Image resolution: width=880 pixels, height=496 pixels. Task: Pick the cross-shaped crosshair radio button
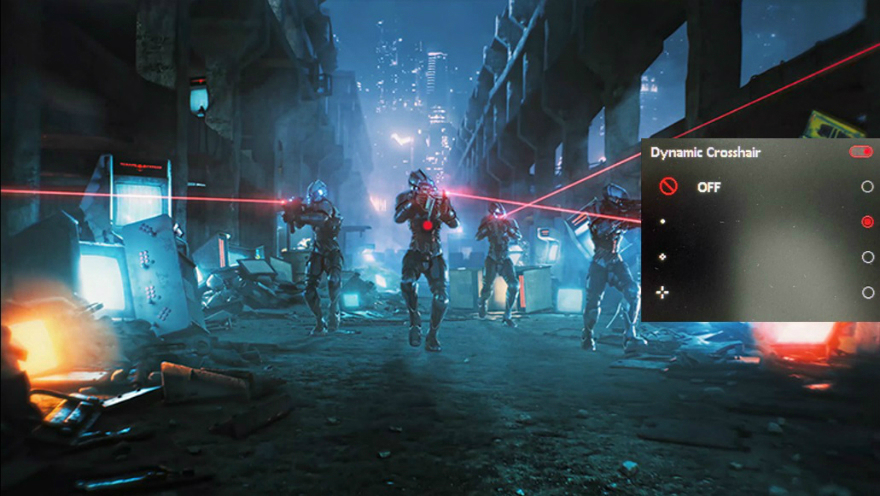point(867,292)
